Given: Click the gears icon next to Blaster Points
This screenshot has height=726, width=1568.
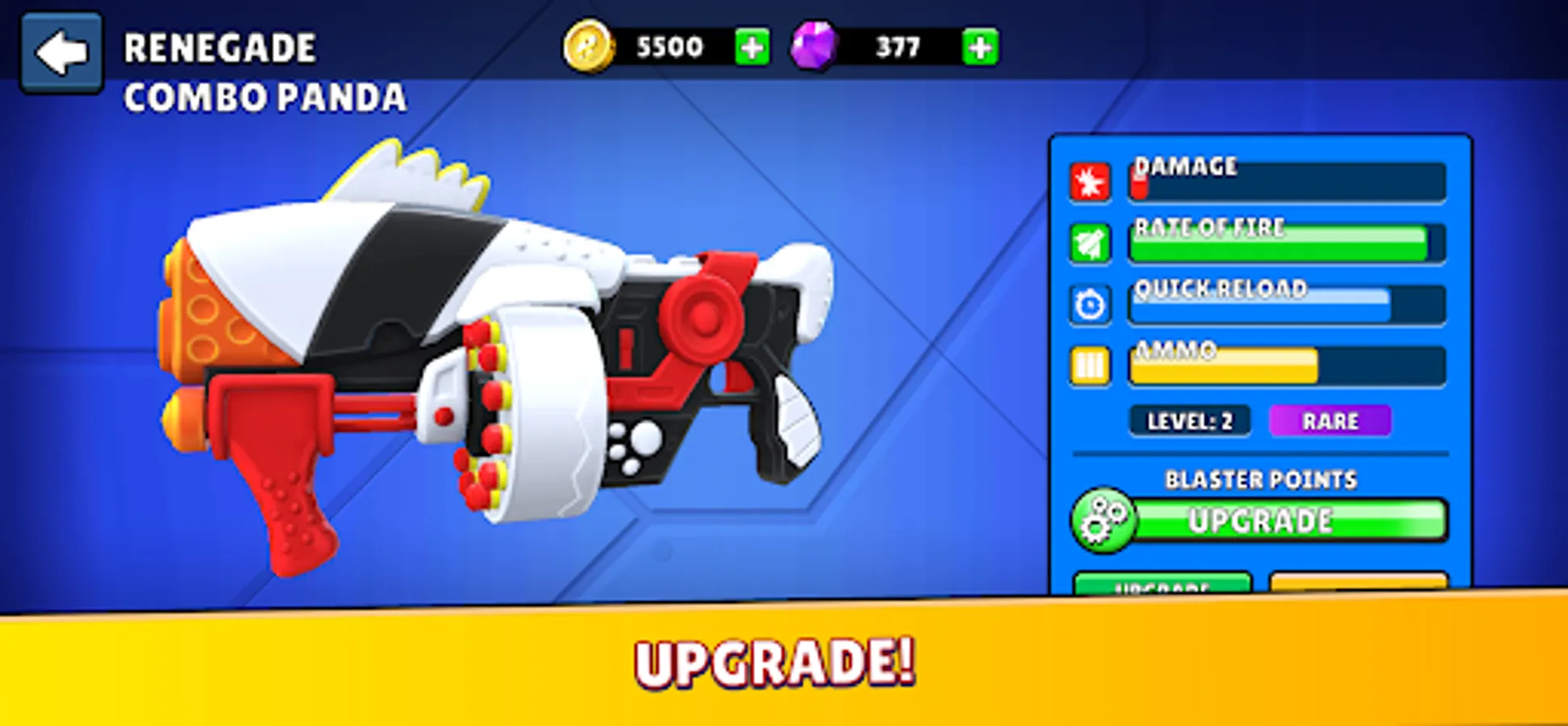Looking at the screenshot, I should [x=1104, y=521].
